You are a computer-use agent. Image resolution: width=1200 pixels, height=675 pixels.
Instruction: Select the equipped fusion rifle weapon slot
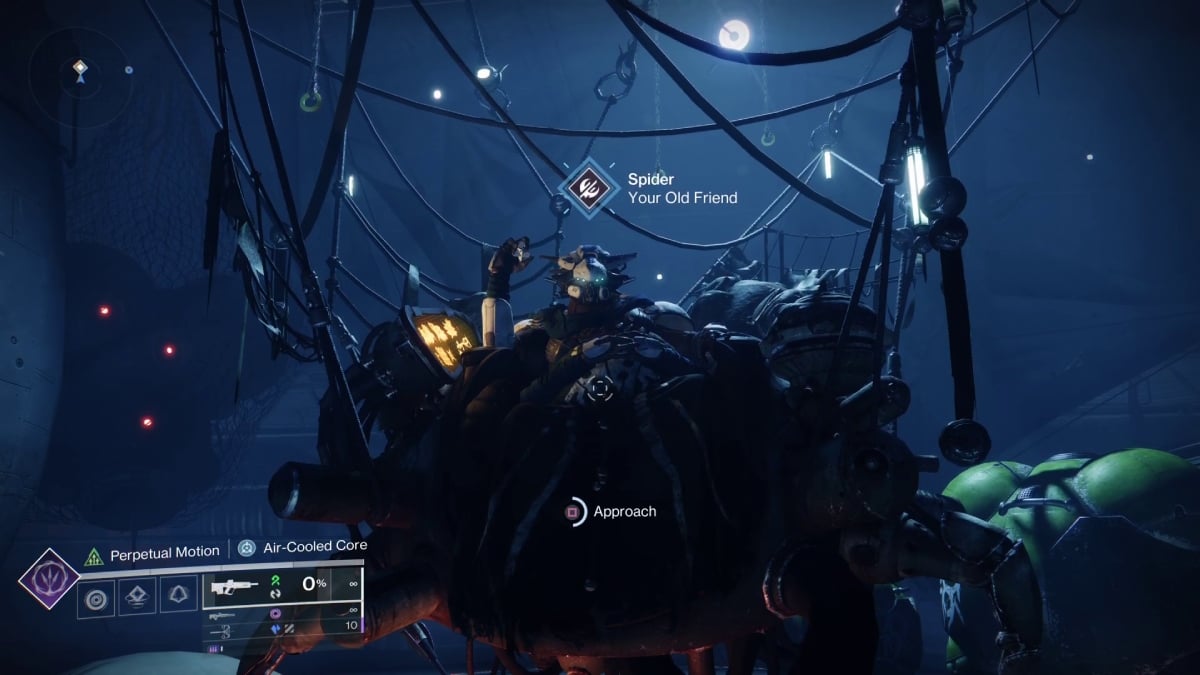point(233,588)
